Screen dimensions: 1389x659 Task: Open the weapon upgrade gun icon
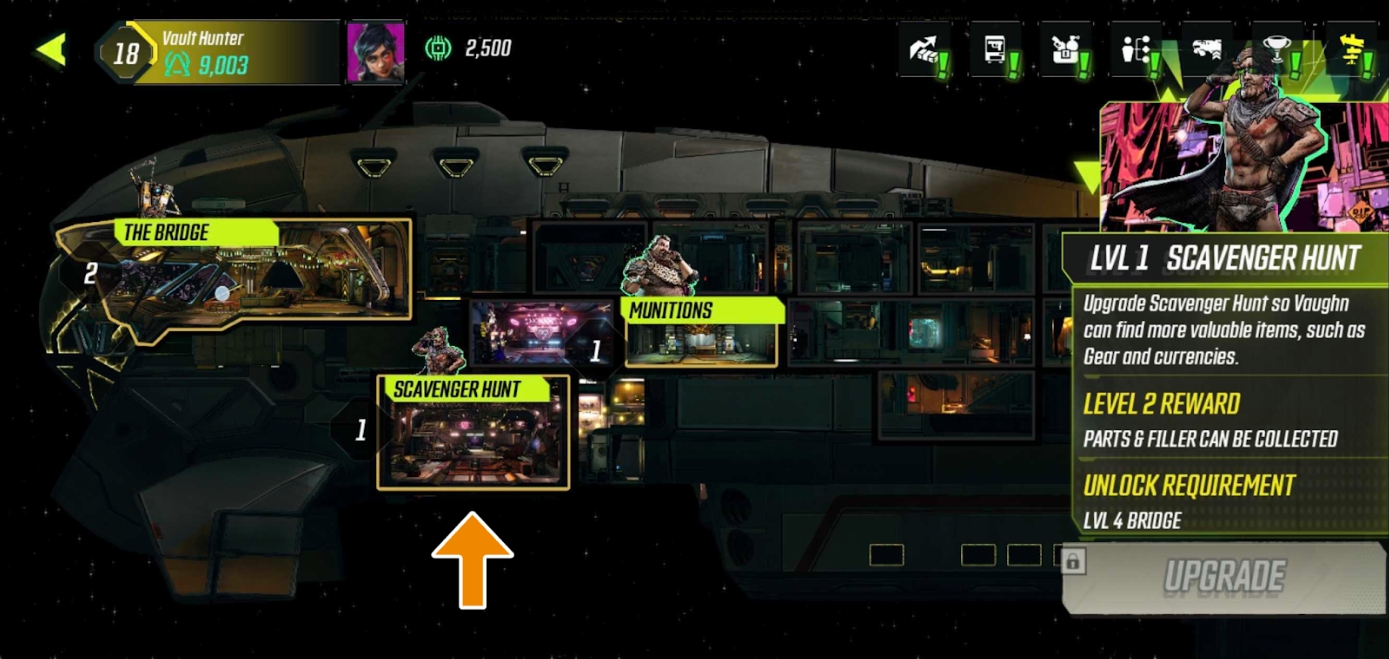pyautogui.click(x=1207, y=50)
